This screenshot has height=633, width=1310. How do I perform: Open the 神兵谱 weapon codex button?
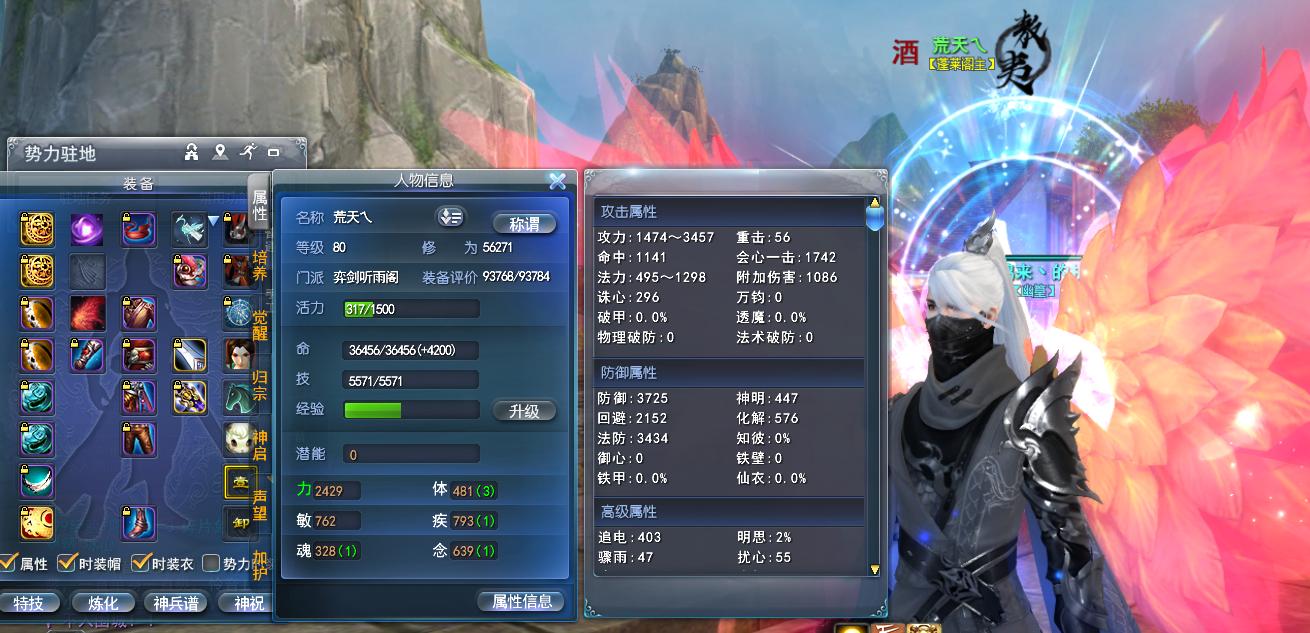pos(176,603)
